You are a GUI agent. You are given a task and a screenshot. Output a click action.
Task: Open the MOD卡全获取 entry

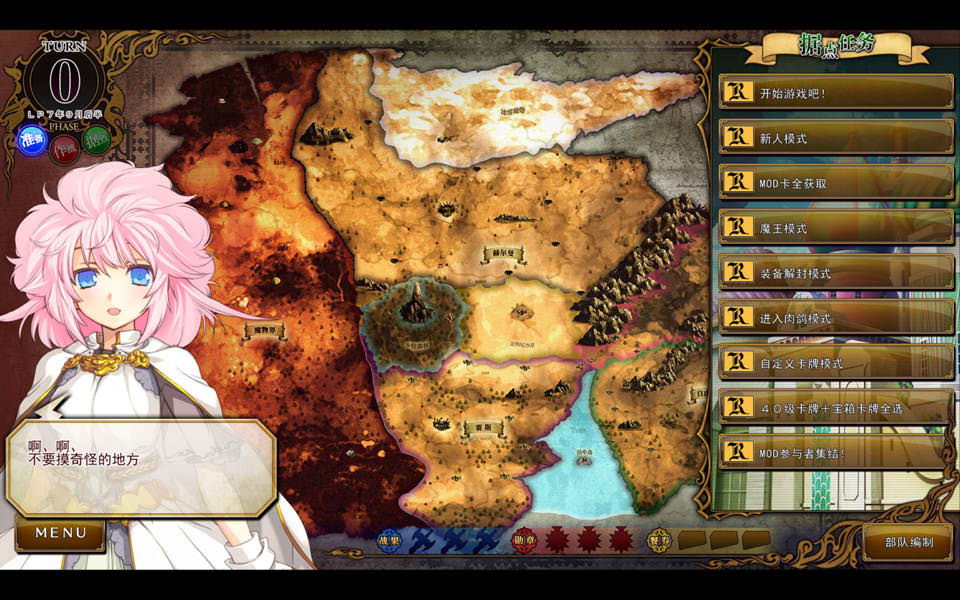[x=836, y=183]
